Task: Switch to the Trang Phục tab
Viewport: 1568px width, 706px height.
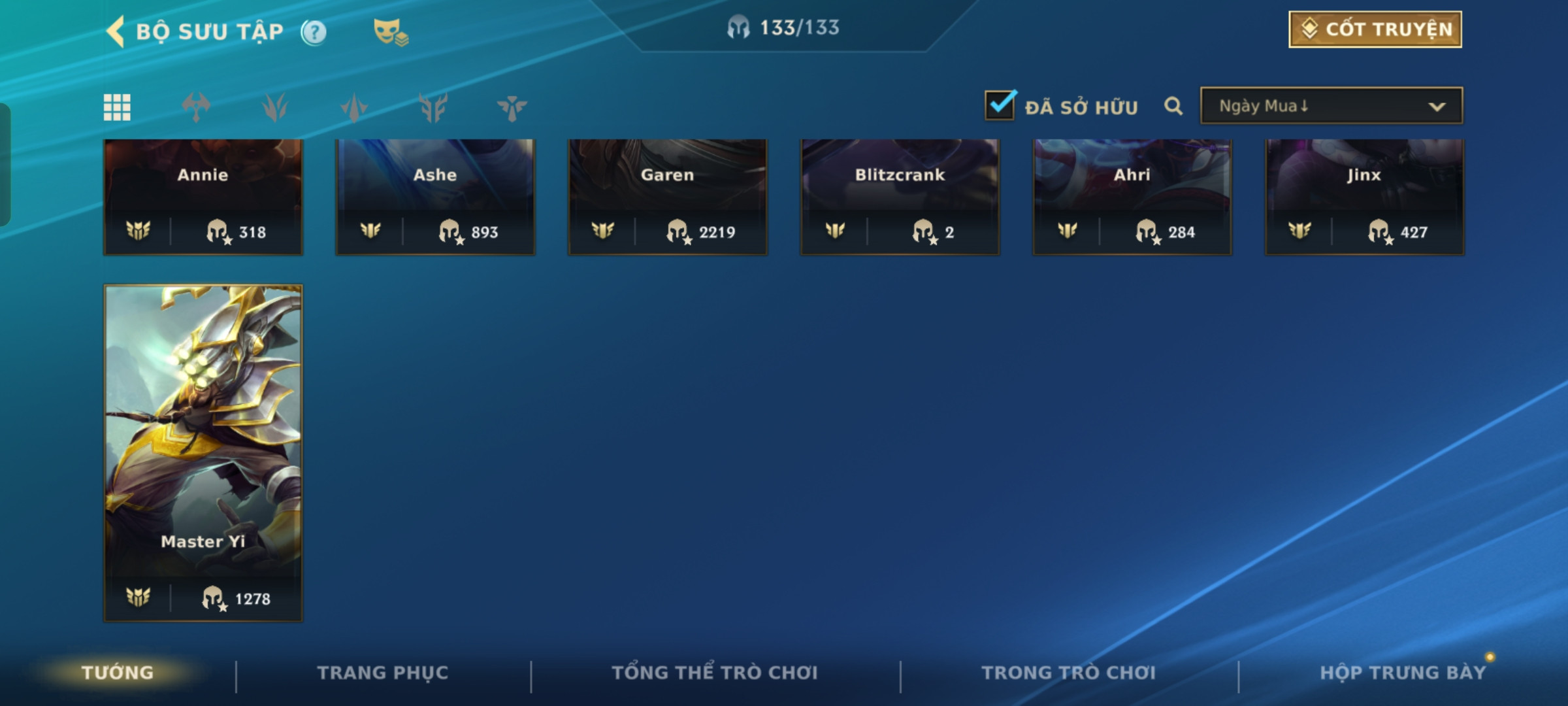Action: [x=383, y=673]
